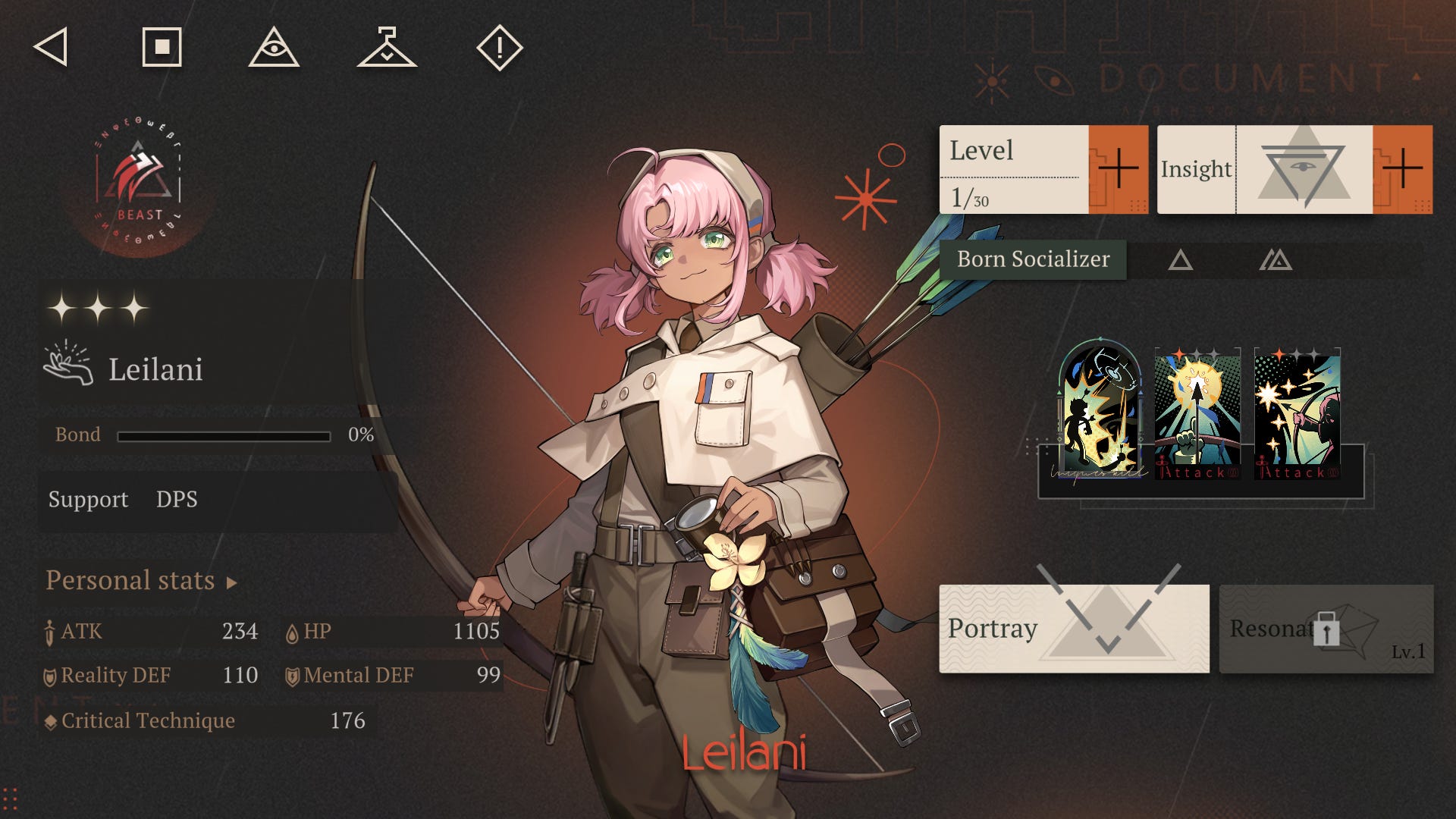Inspect the archer-with-stars Attack card

click(x=1297, y=414)
